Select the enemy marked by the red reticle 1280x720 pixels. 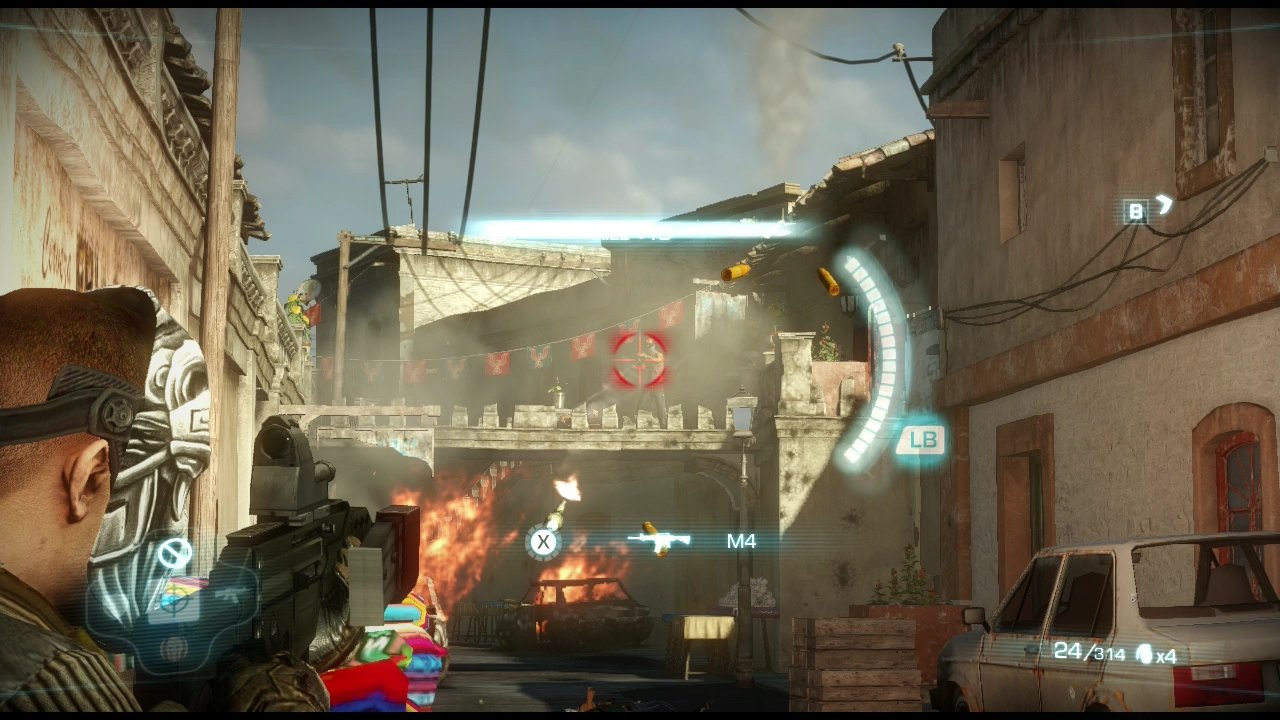640,360
